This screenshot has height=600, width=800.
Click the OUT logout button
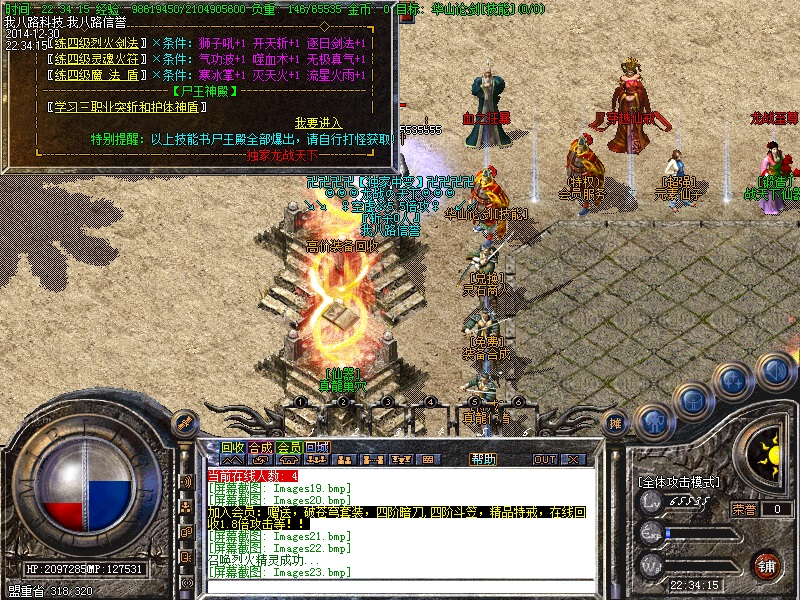545,459
